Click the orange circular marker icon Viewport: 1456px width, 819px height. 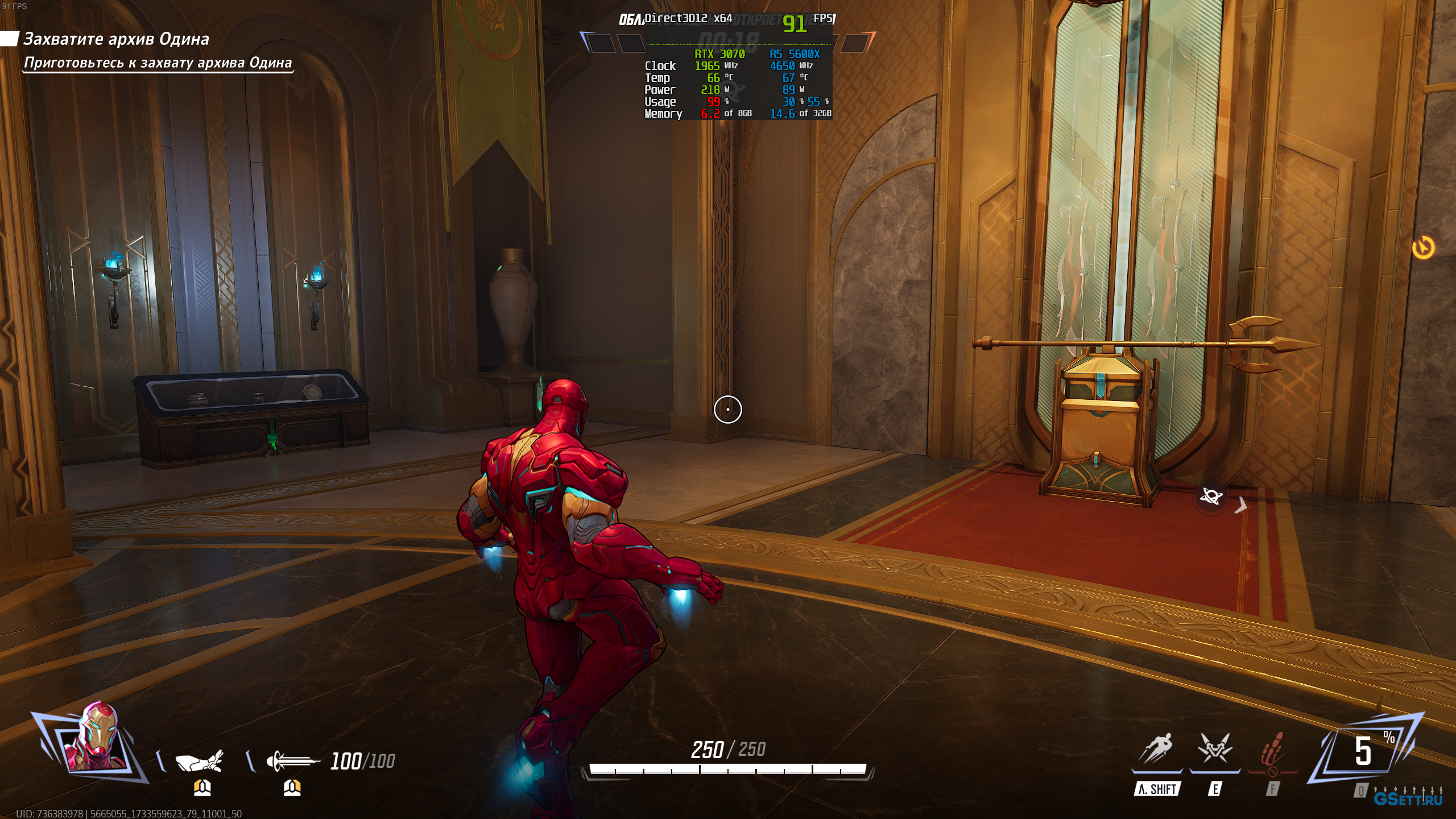[x=1423, y=247]
